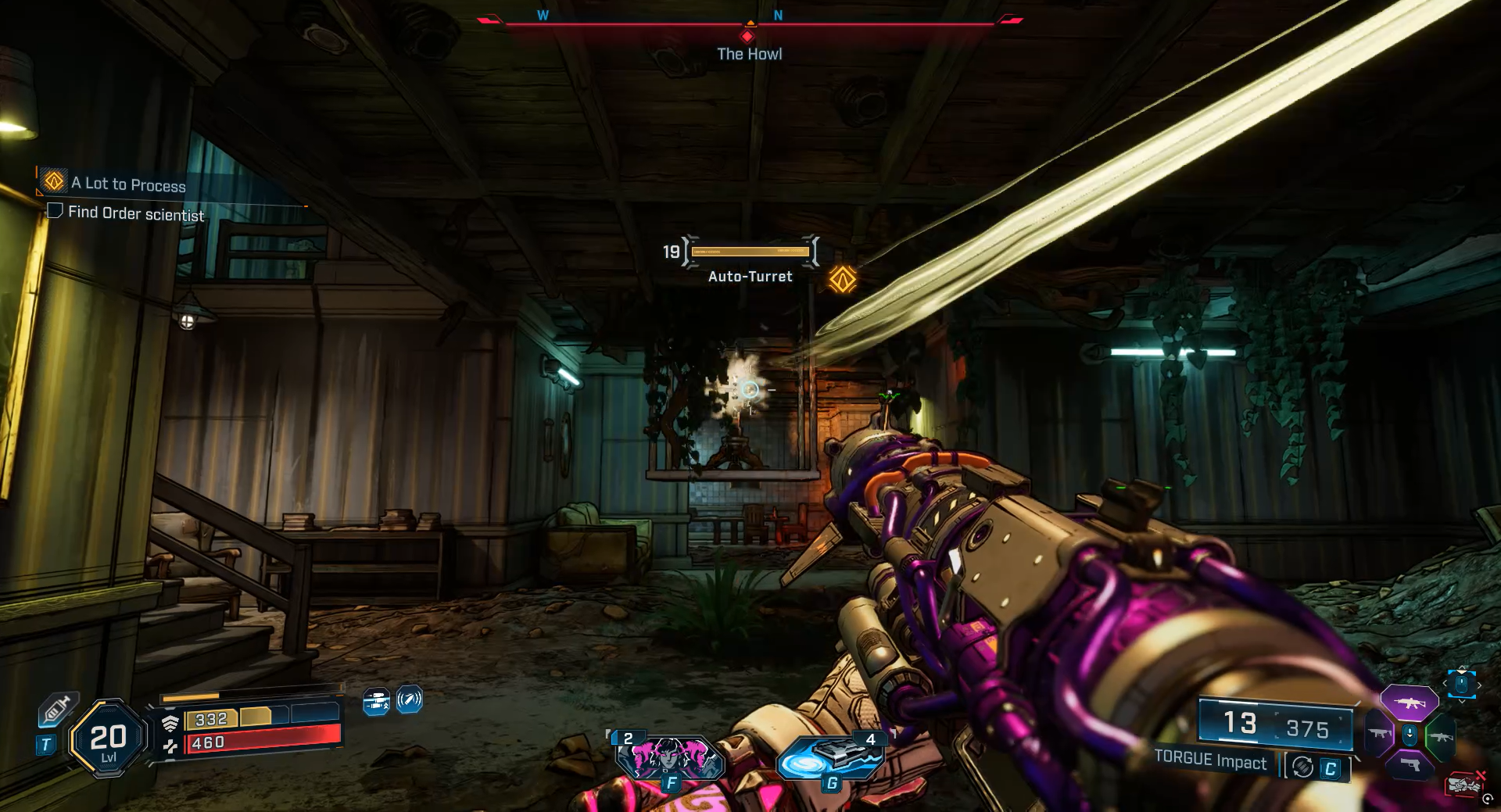
Task: Switch to the left SMG weapon slot
Action: (x=1379, y=735)
